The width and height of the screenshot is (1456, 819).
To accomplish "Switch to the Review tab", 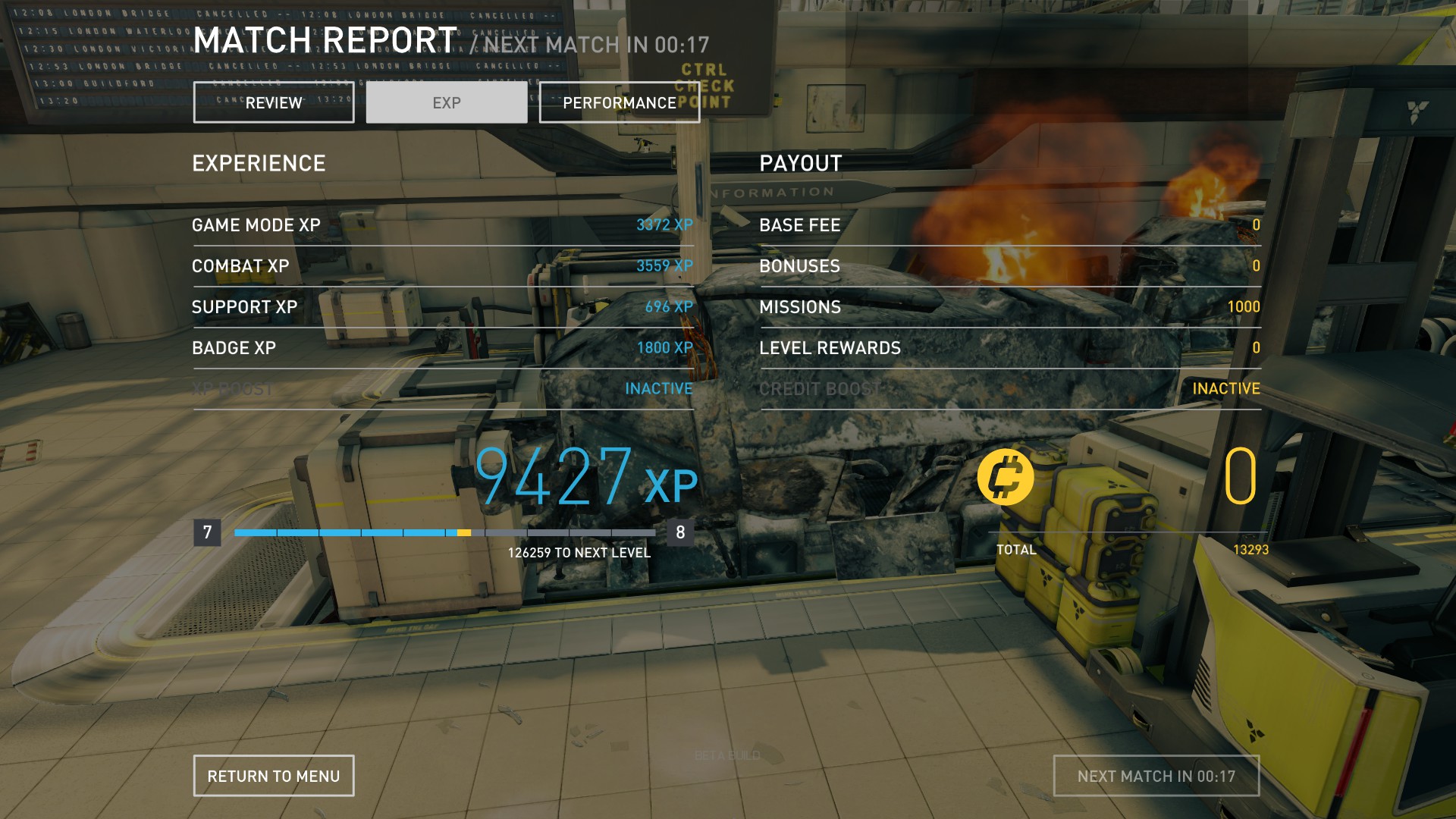I will point(274,102).
